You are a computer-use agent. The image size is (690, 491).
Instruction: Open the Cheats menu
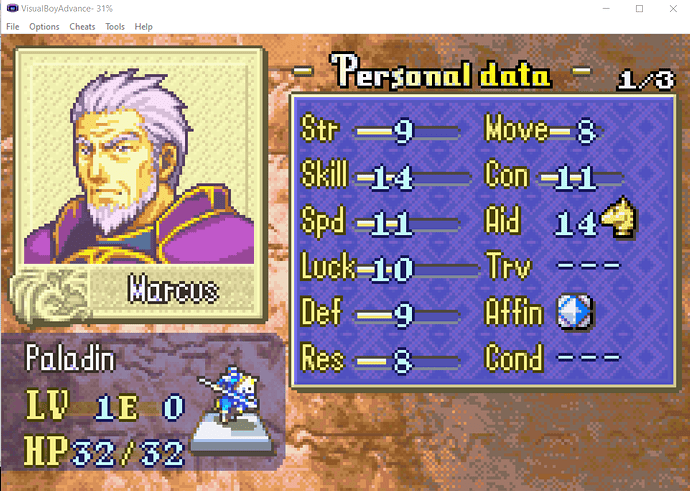coord(82,26)
